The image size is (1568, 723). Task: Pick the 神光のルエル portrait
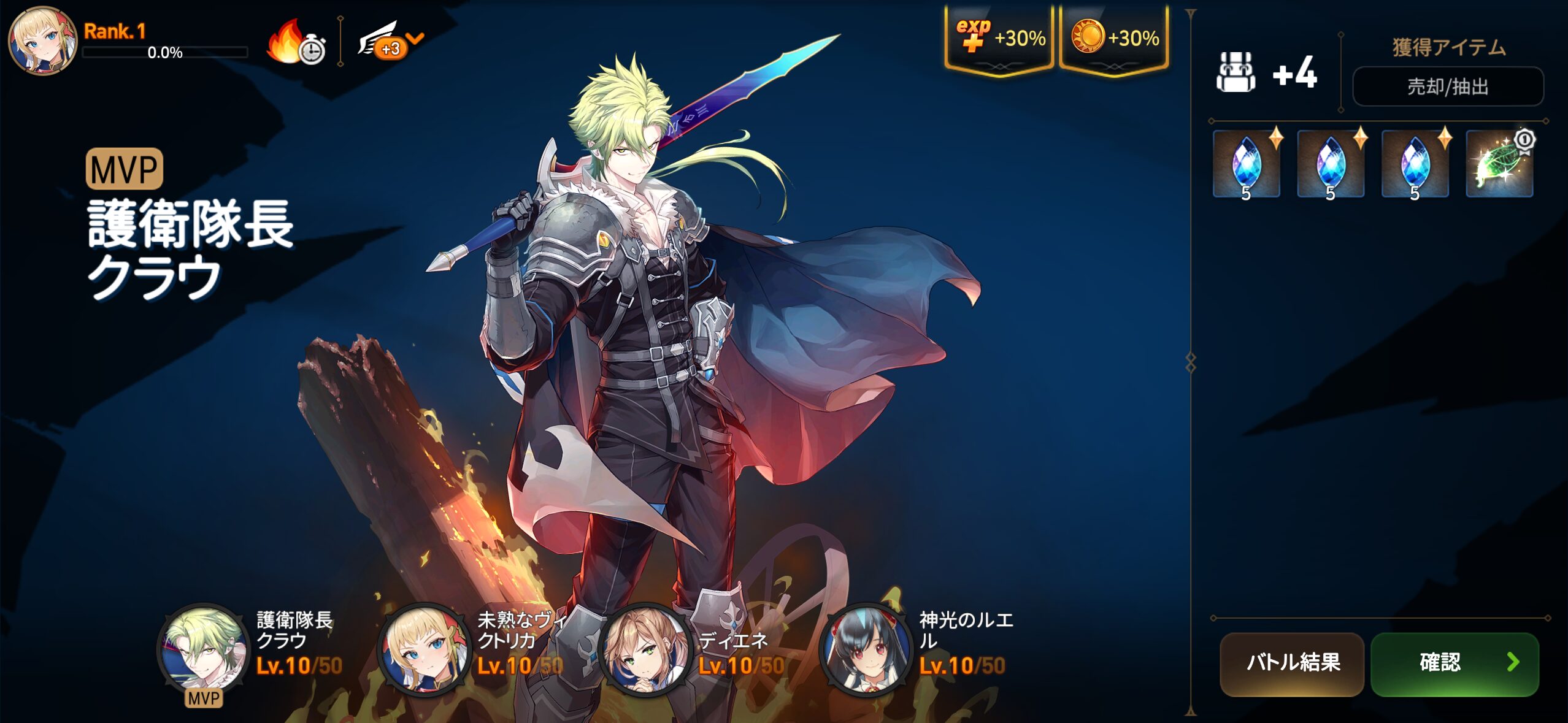[x=865, y=649]
